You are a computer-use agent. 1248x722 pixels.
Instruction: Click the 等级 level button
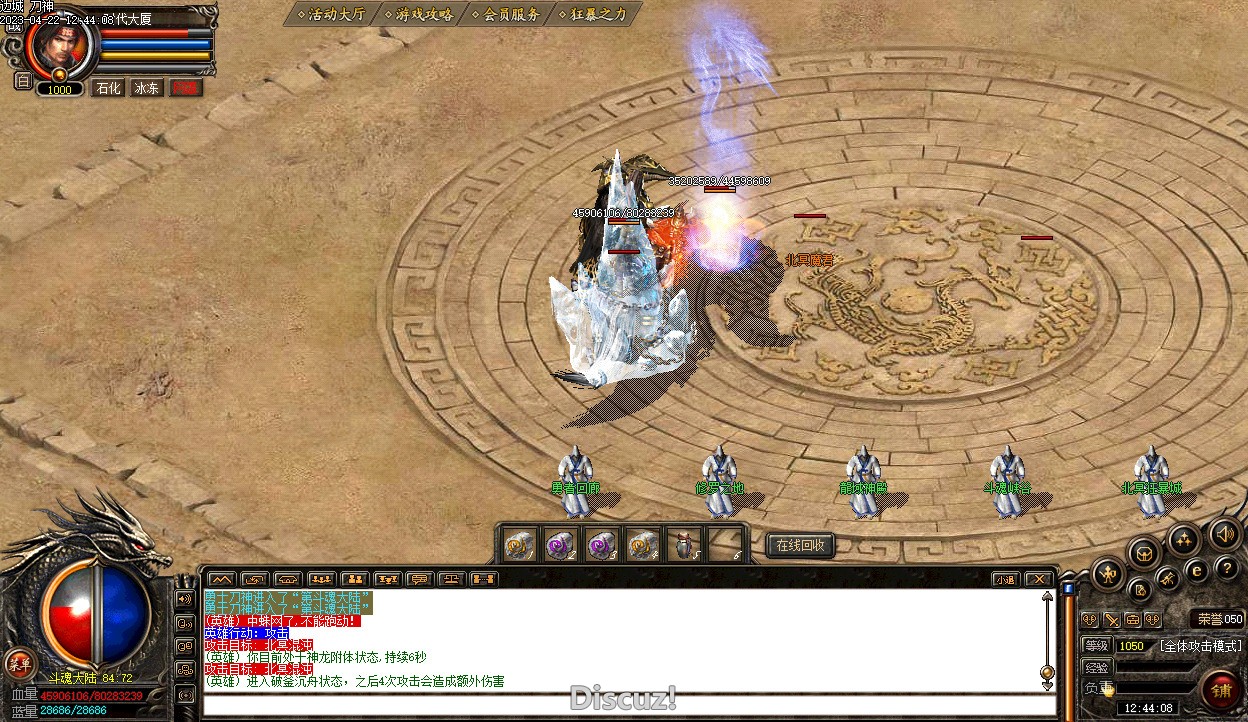pyautogui.click(x=1097, y=646)
